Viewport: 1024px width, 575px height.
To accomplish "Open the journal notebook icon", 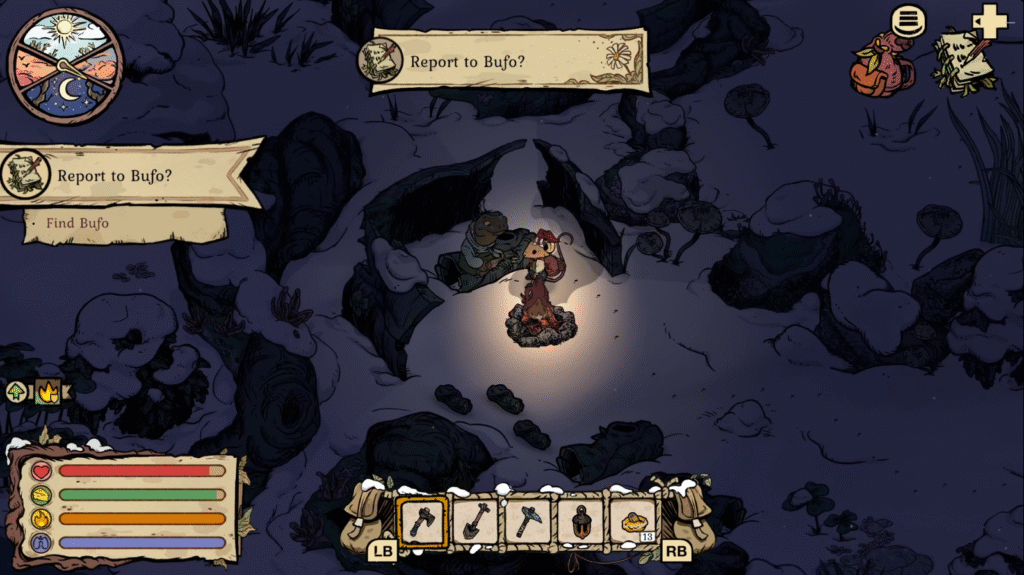I will [963, 62].
